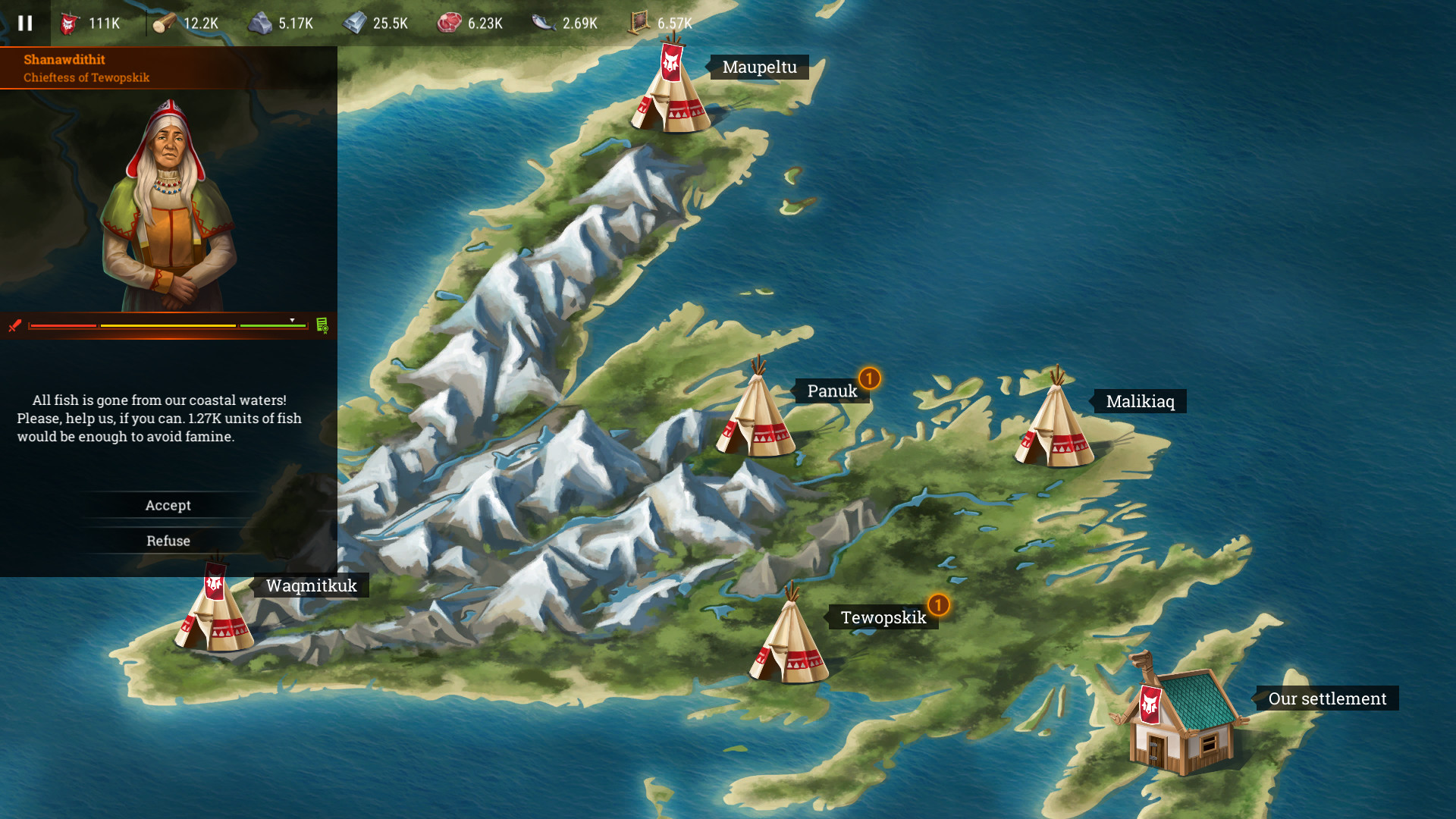The height and width of the screenshot is (819, 1456).
Task: Toggle the game pause button
Action: [x=25, y=23]
